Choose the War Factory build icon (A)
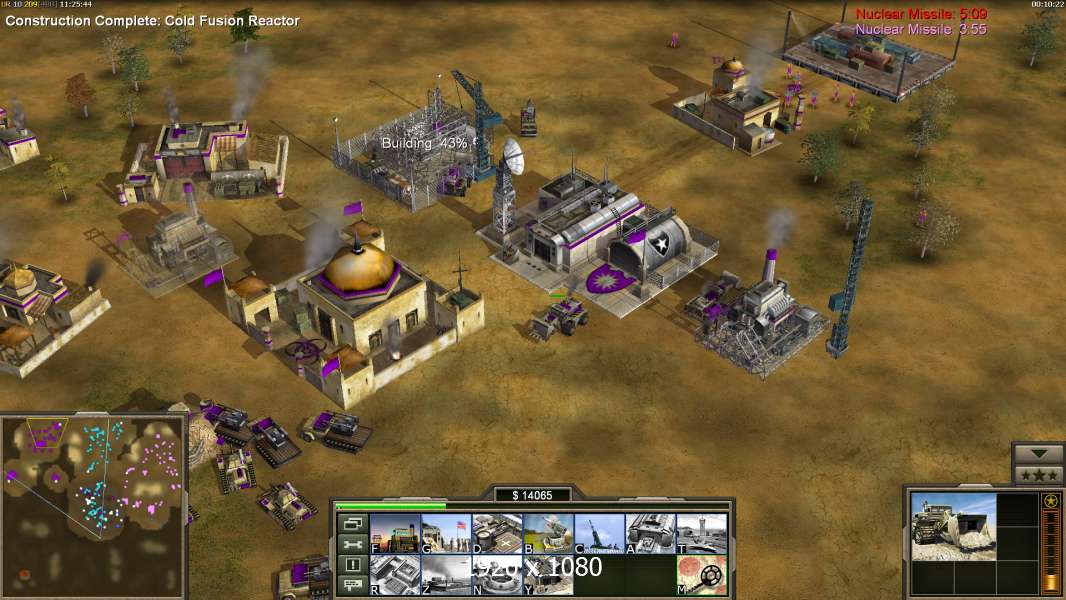1066x600 pixels. (650, 533)
